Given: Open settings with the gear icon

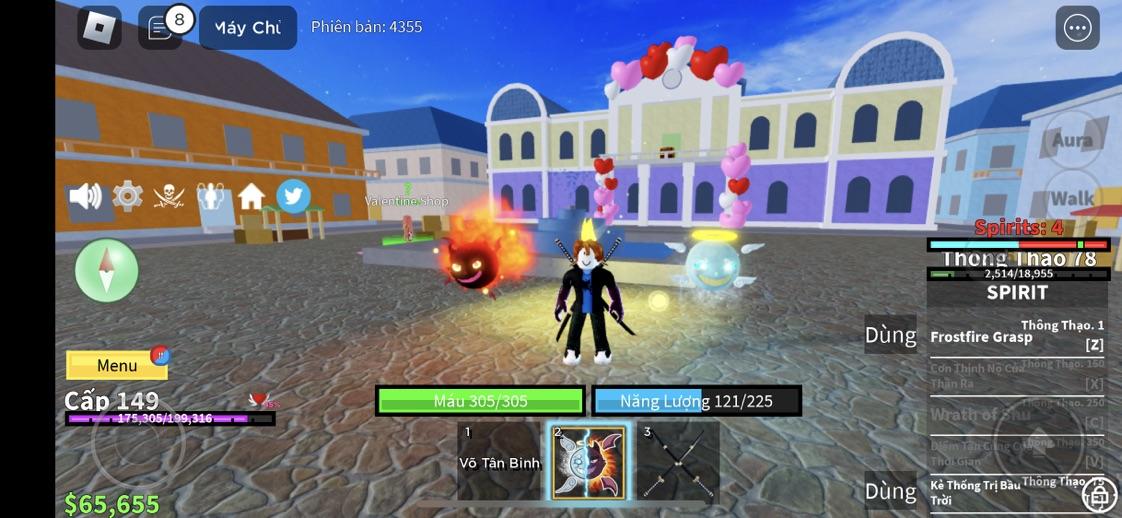Looking at the screenshot, I should pos(127,196).
